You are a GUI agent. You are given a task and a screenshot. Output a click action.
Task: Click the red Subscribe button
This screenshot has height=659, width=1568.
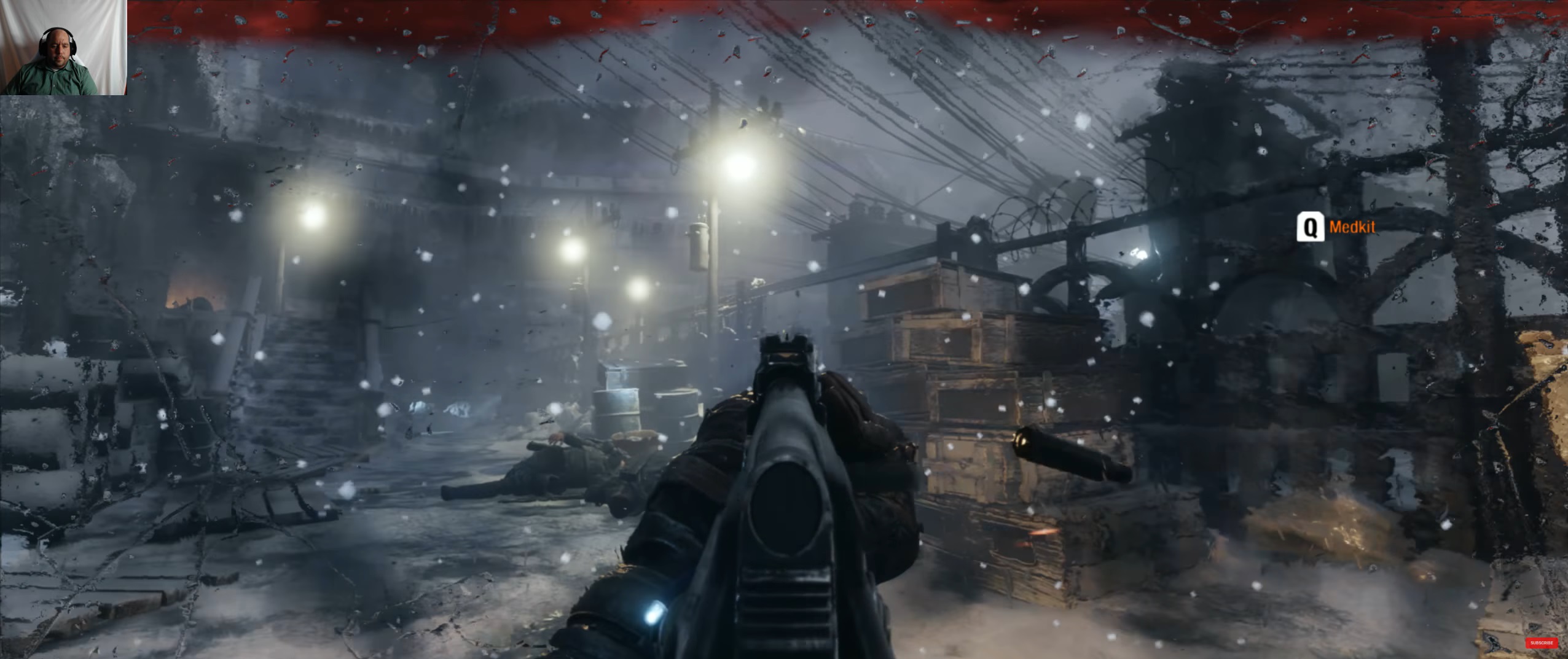click(x=1541, y=643)
